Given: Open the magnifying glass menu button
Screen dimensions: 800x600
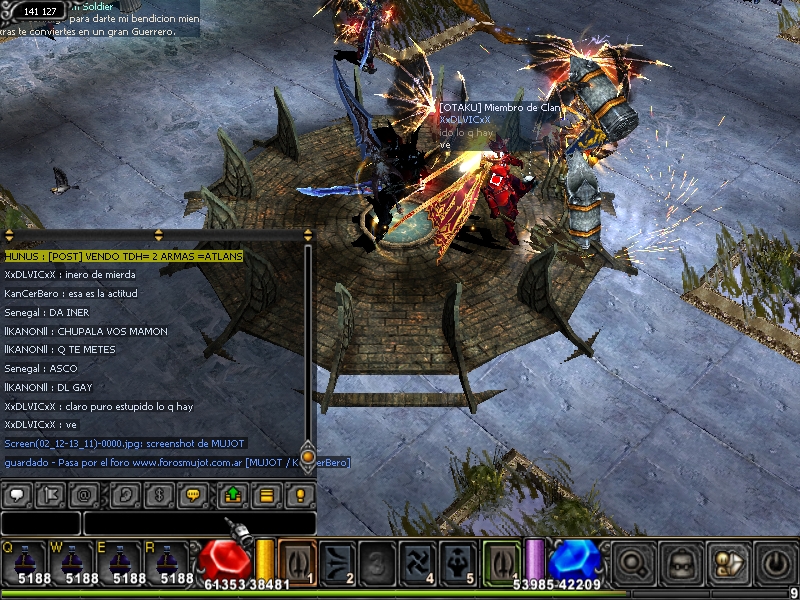Looking at the screenshot, I should (634, 561).
